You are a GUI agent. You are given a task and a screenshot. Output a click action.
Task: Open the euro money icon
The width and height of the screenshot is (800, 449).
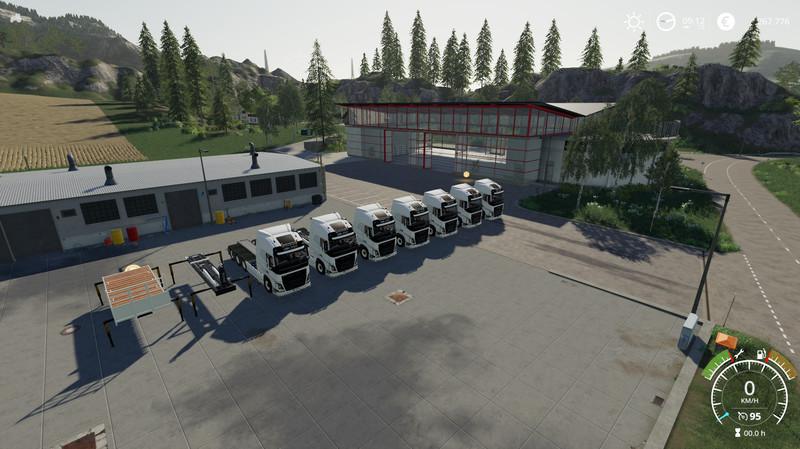727,21
